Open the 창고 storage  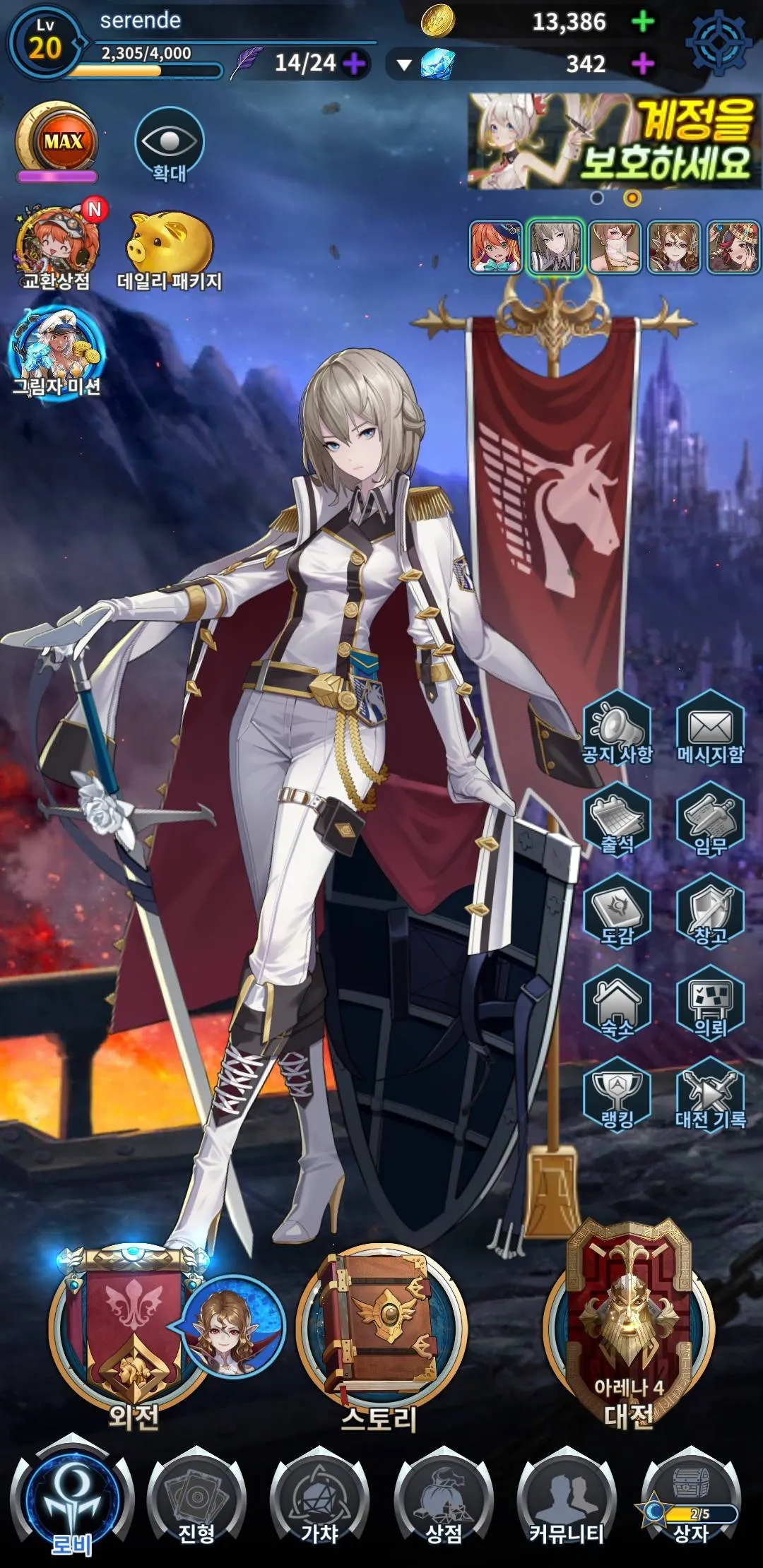[710, 913]
